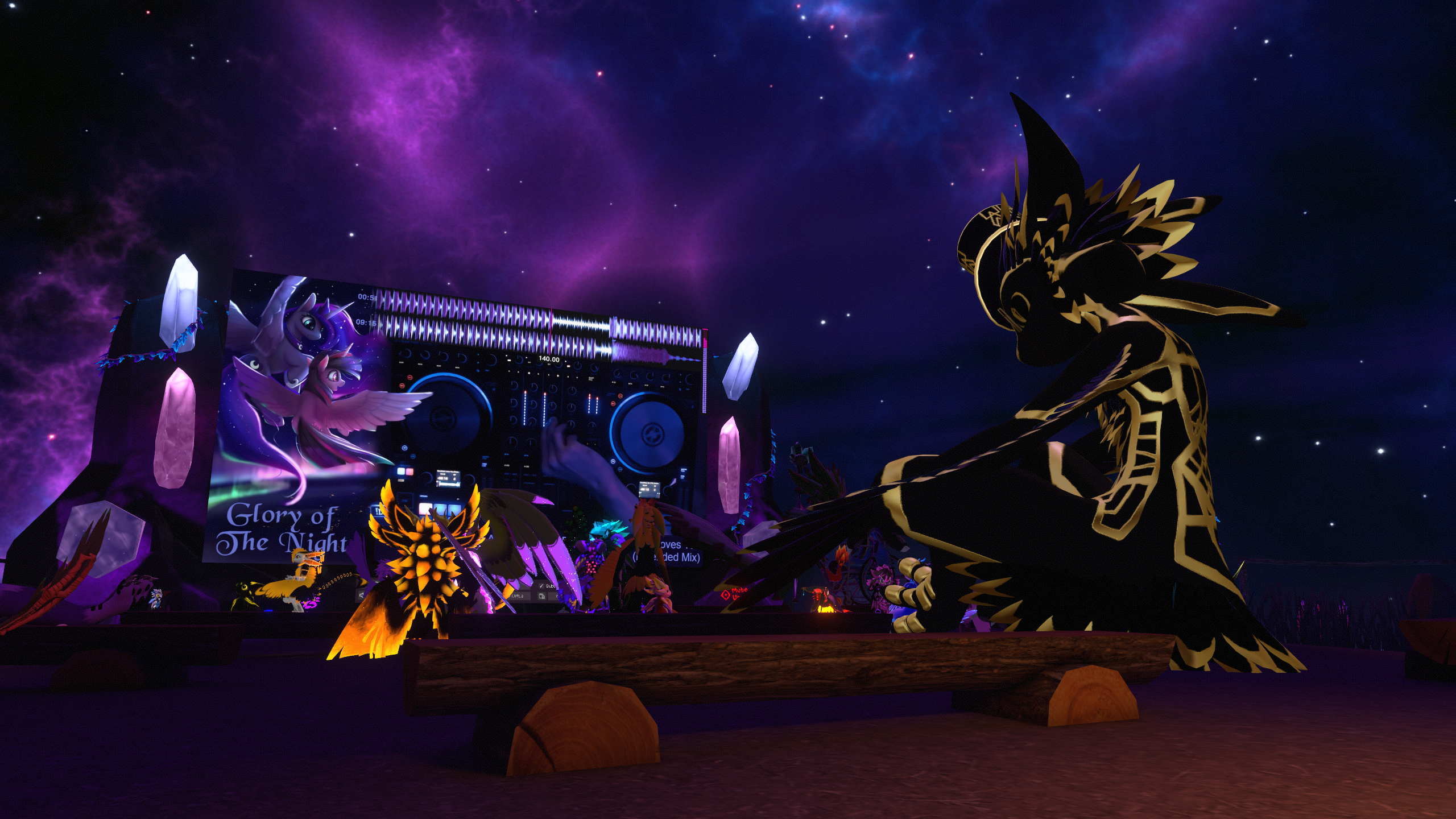
Task: Click the video player speaker volume icon
Action: (x=362, y=595)
